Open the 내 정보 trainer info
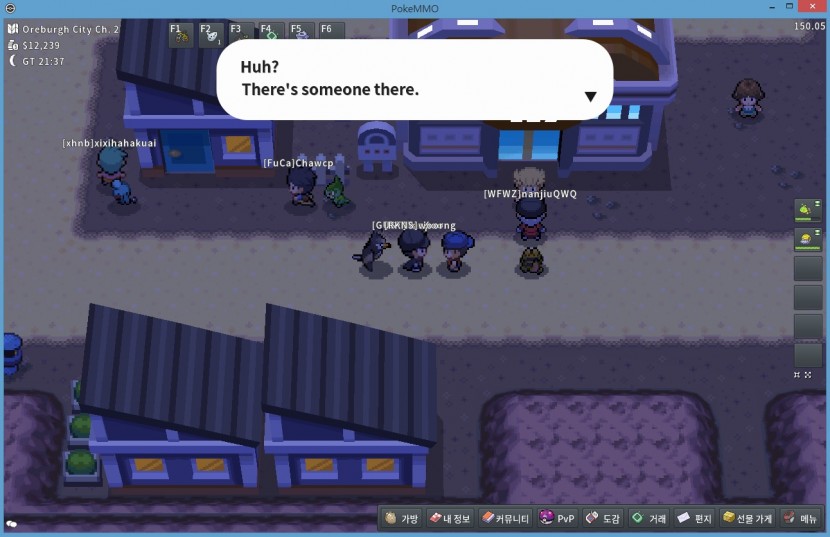The image size is (830, 537). pos(451,518)
